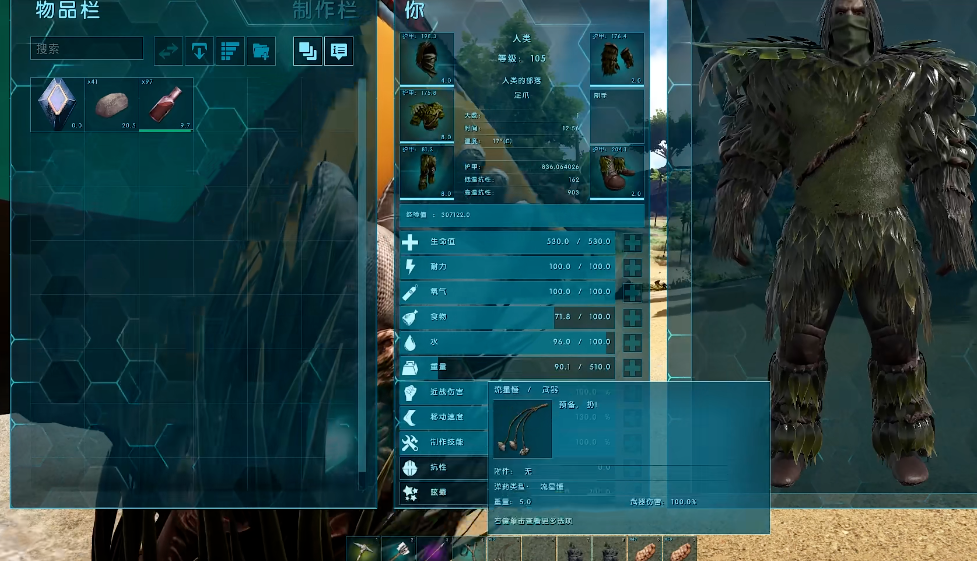Toggle the item tooltip info button
The width and height of the screenshot is (977, 561).
338,50
